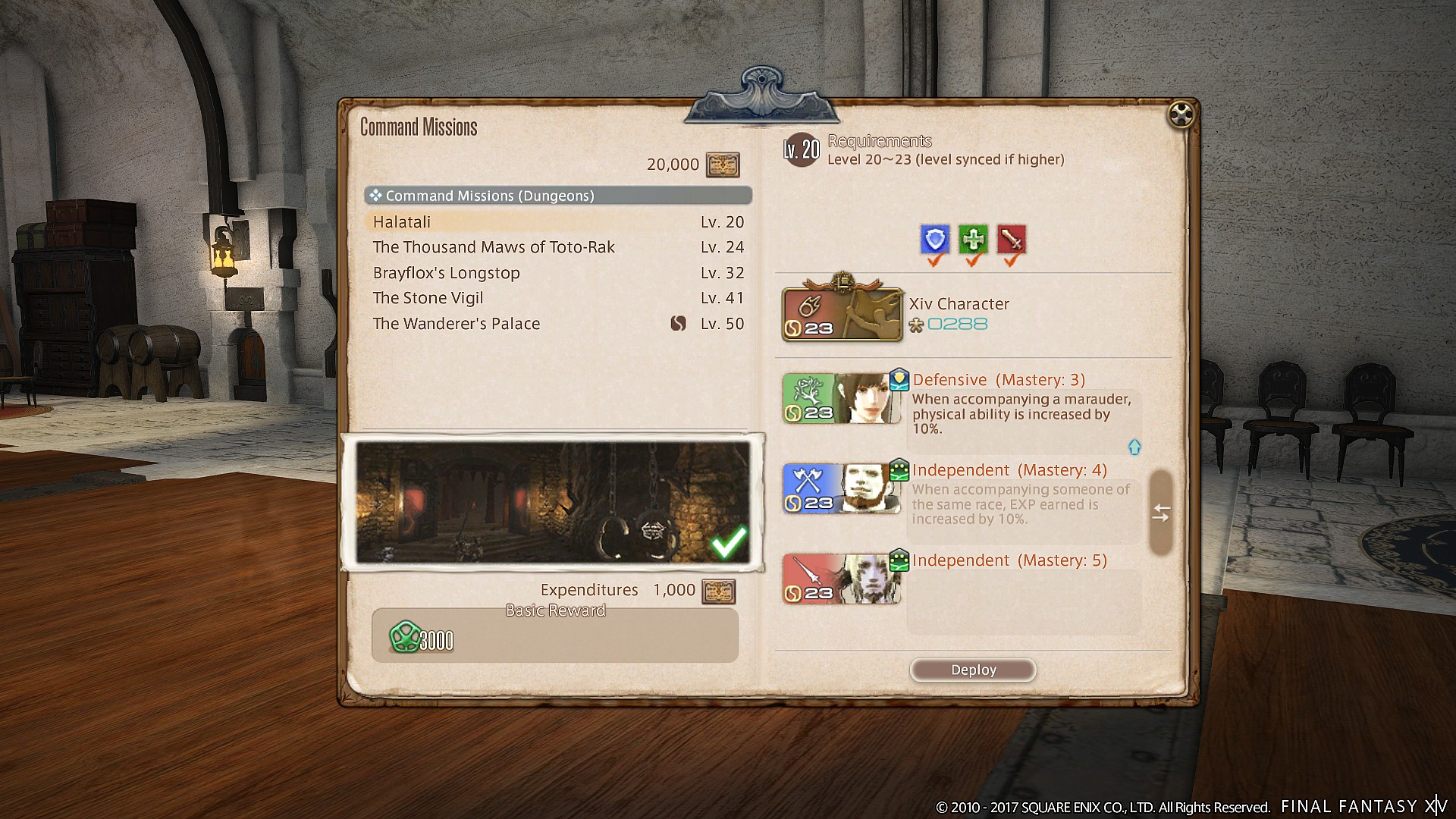Click the blue upgrade arrow below Defensive description
Image resolution: width=1456 pixels, height=819 pixels.
coord(1134,447)
